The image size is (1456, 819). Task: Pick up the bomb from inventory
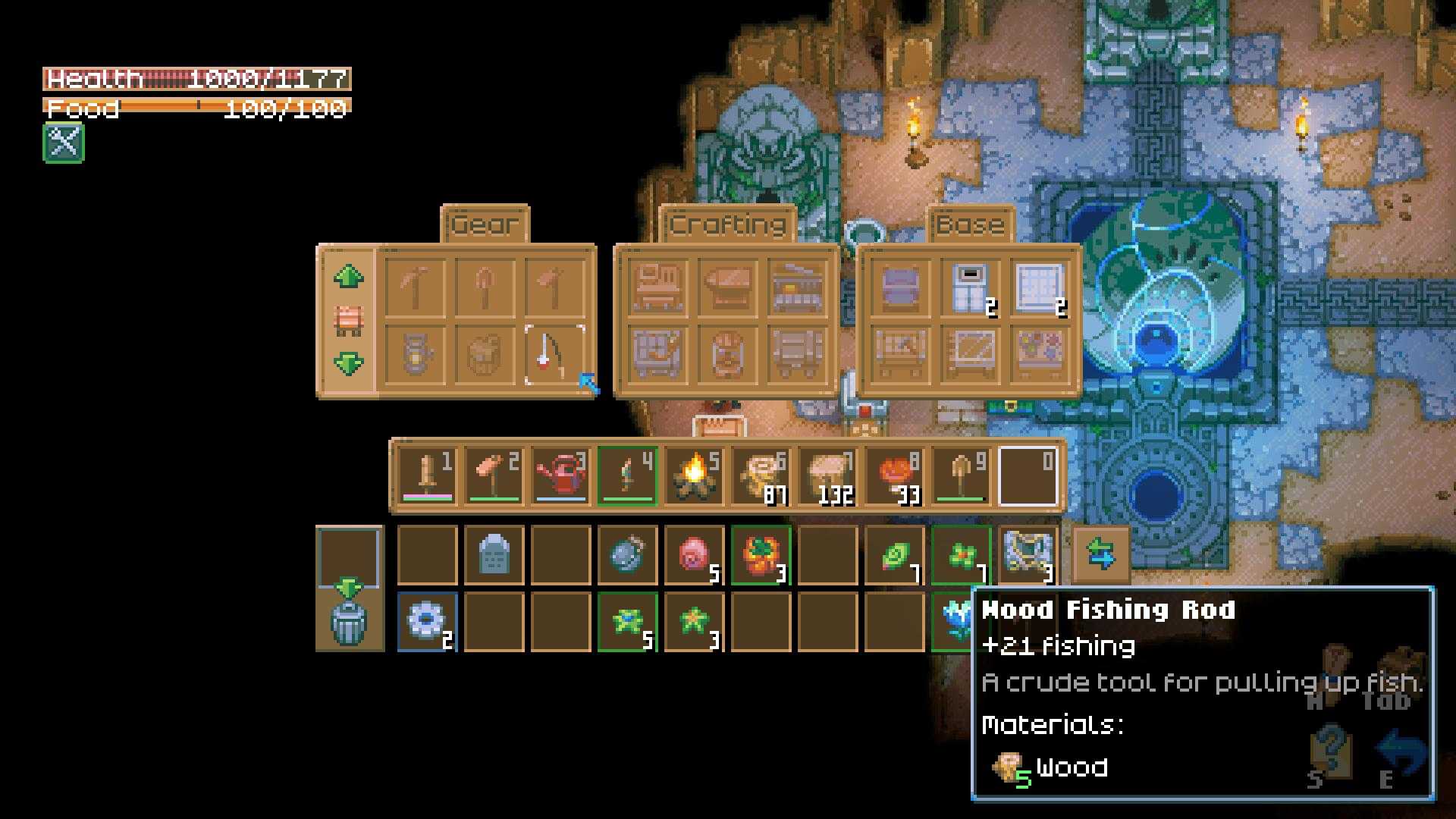(x=627, y=556)
